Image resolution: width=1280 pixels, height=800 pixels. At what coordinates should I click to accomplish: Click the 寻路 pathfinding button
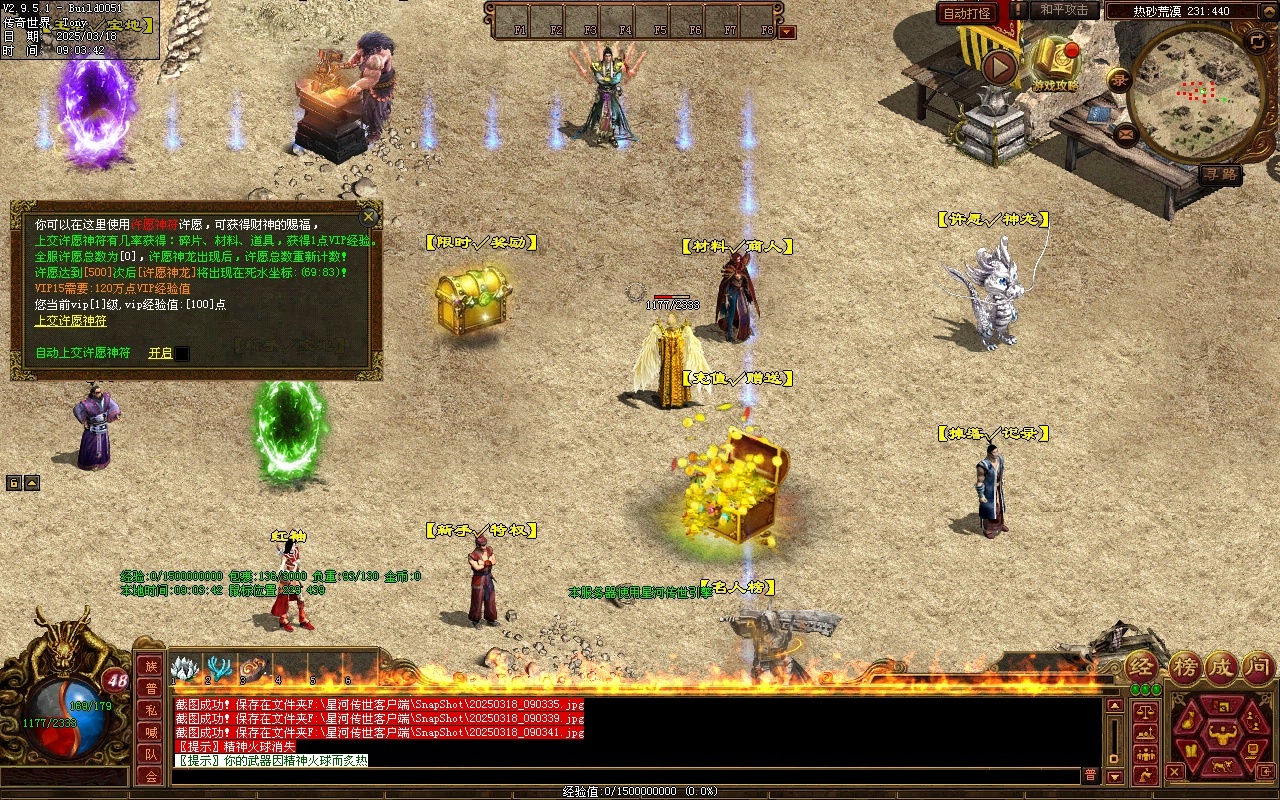(1219, 174)
